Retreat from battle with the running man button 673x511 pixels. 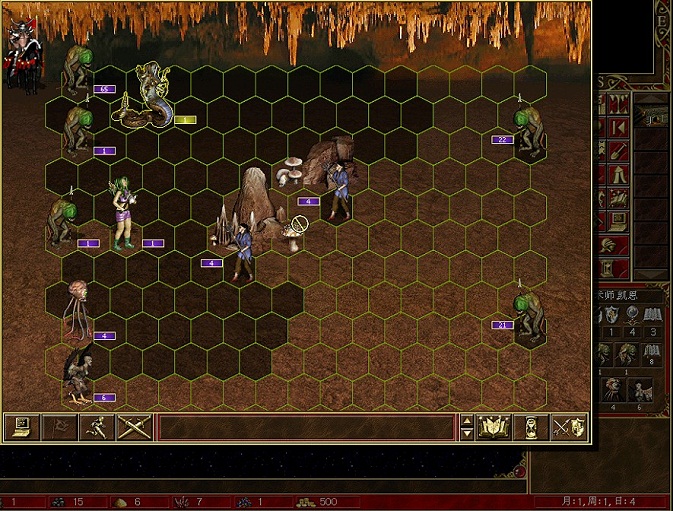click(96, 427)
